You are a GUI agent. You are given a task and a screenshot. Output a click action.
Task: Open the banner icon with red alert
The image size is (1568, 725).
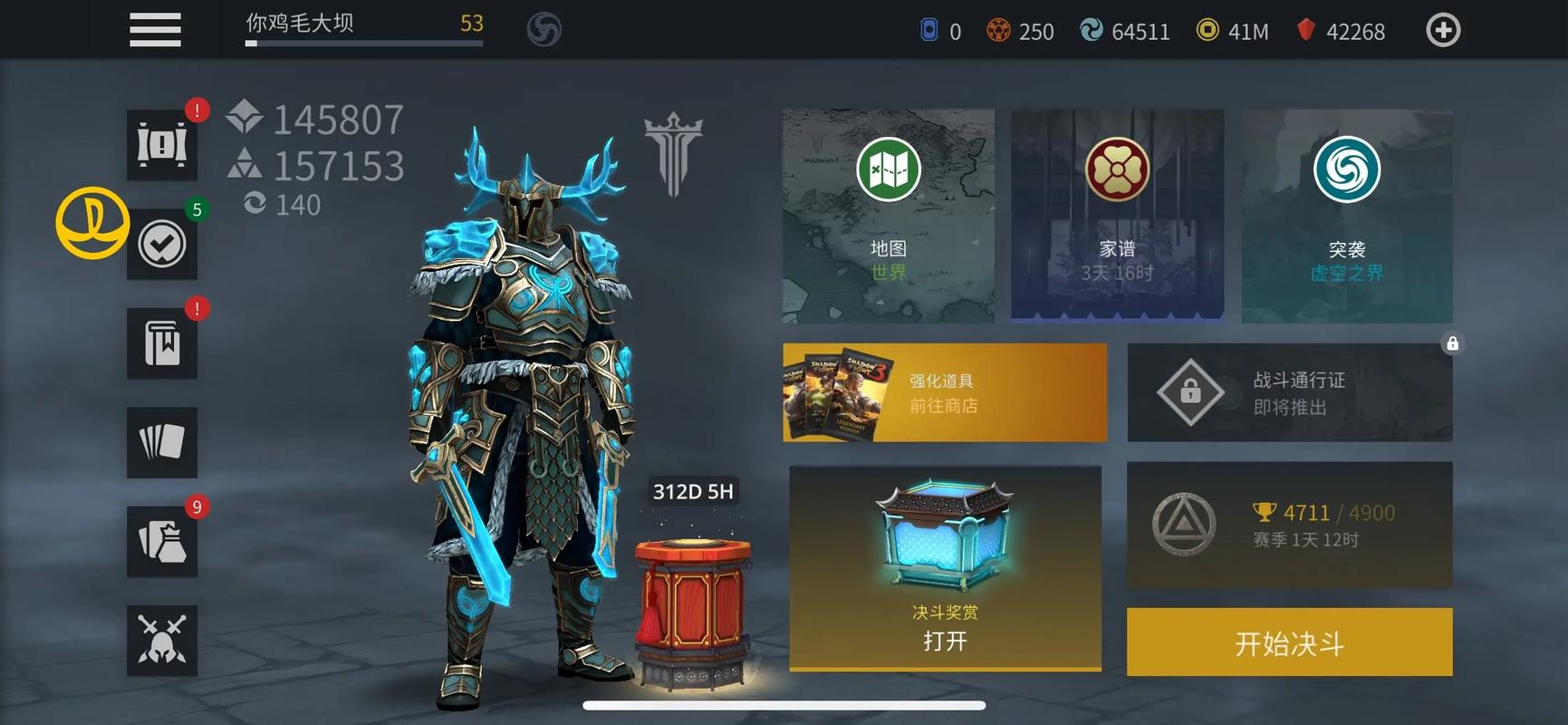tap(162, 145)
